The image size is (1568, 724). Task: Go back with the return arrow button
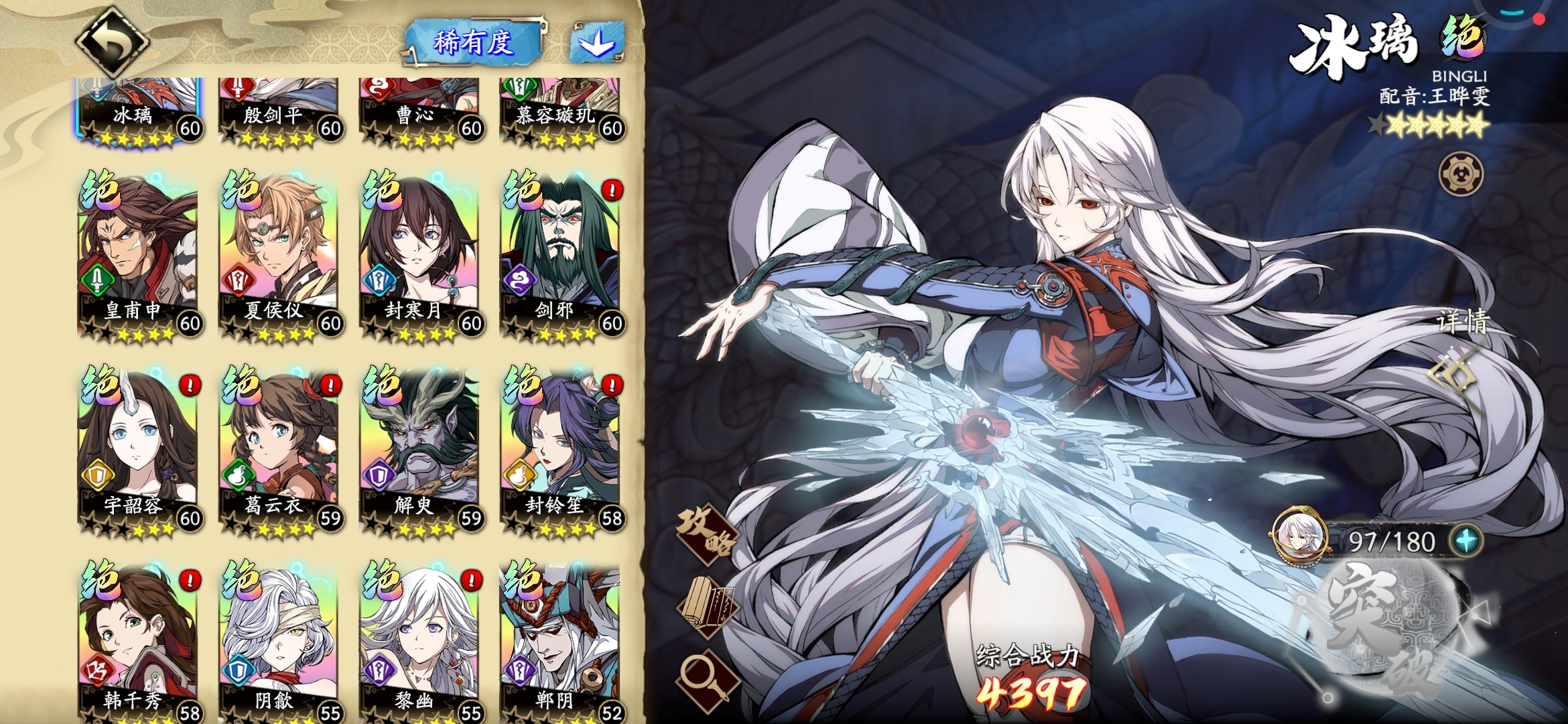pyautogui.click(x=111, y=42)
